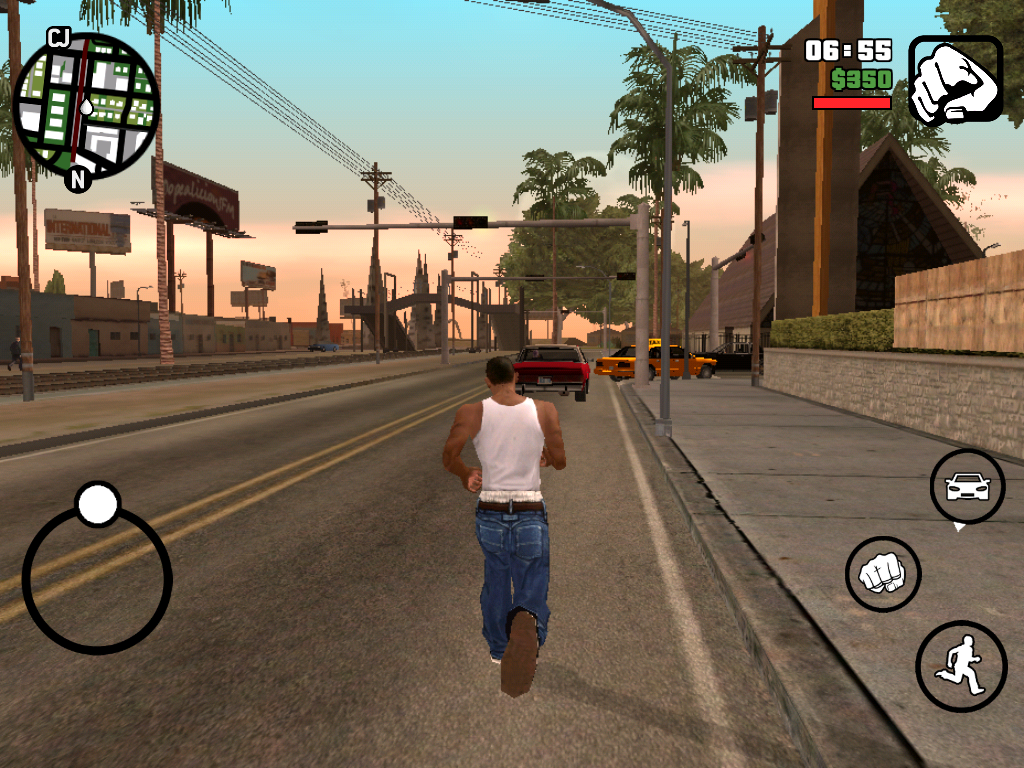Tap the fist weapon icon
This screenshot has height=768, width=1024.
coord(954,80)
